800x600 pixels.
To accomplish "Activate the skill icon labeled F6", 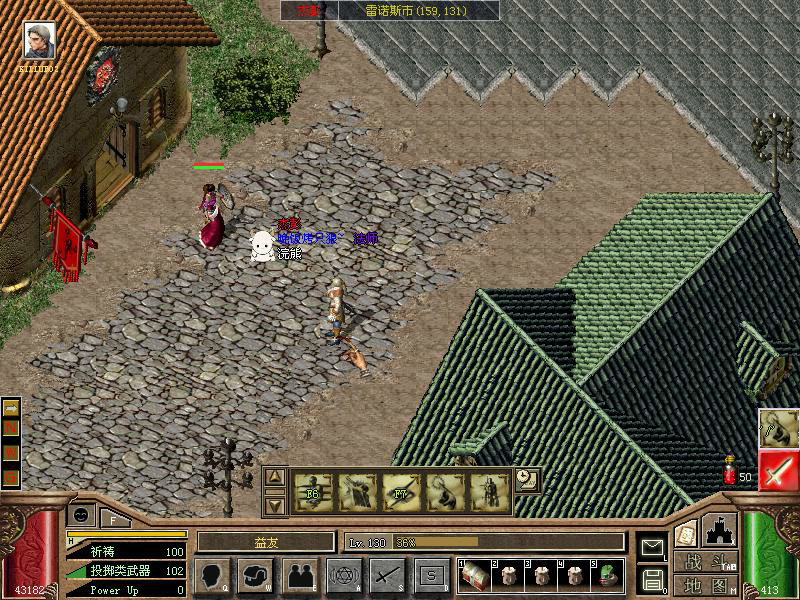I will point(312,492).
